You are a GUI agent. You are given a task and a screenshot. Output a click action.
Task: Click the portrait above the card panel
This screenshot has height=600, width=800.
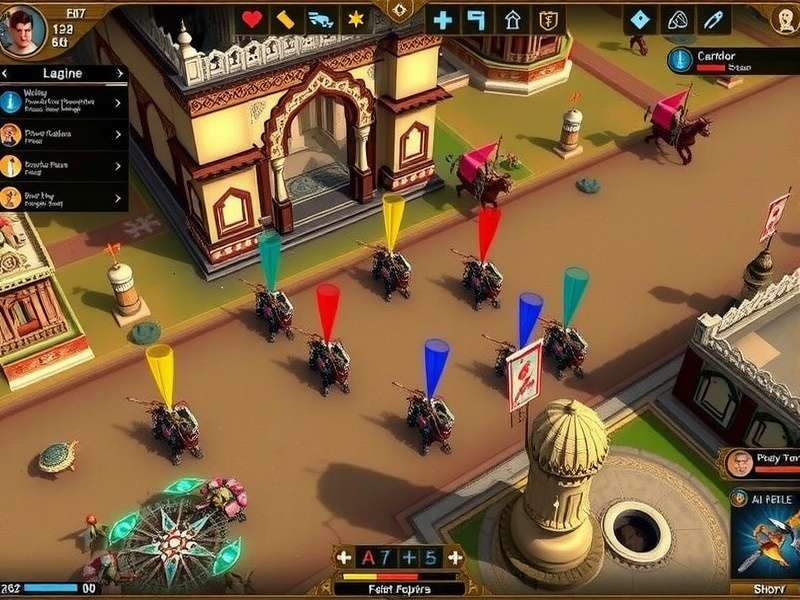(x=740, y=463)
